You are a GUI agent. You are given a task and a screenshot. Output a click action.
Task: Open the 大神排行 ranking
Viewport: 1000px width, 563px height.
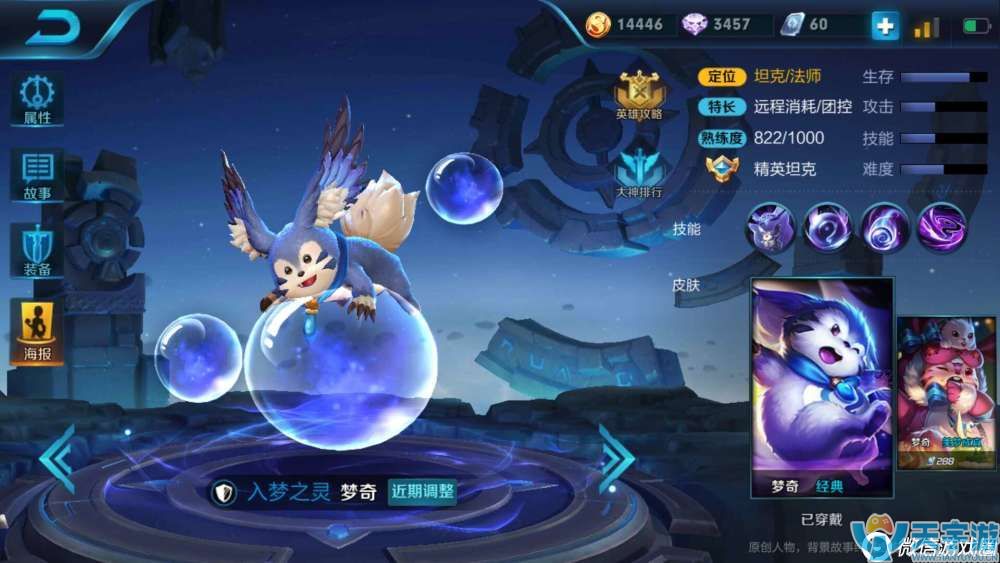pos(638,171)
